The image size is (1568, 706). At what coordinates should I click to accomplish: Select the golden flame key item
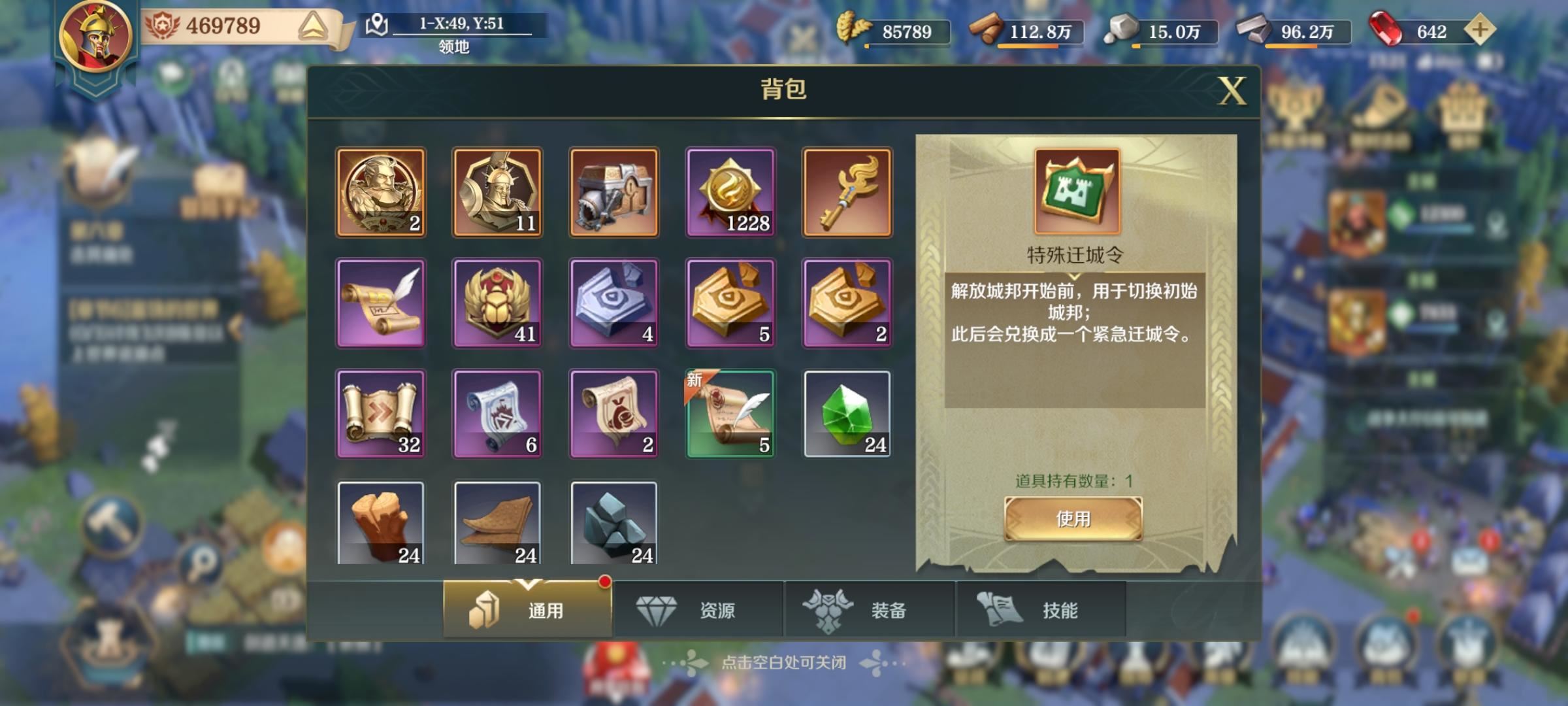(x=846, y=192)
